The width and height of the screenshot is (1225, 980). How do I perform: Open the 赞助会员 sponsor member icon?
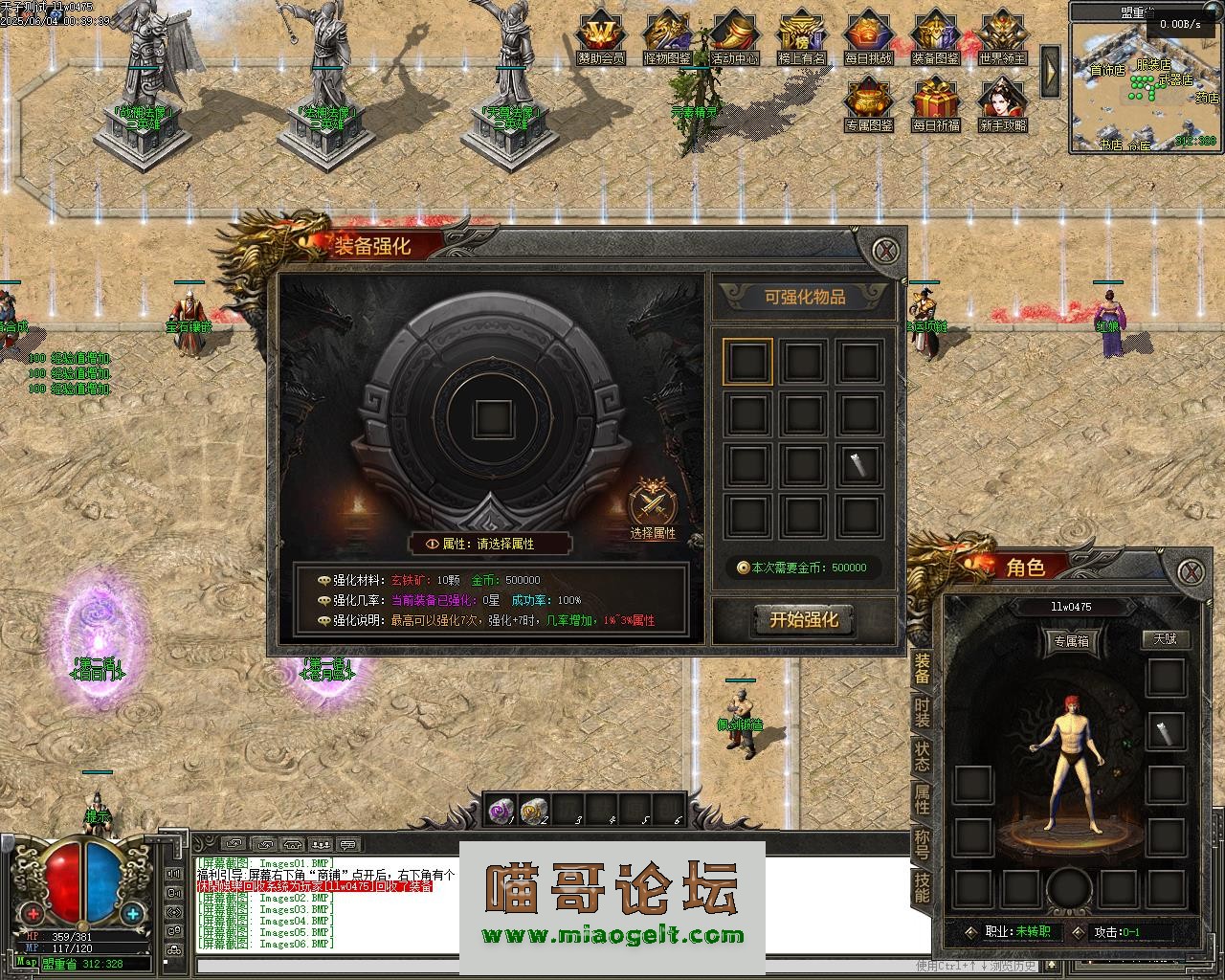[x=601, y=36]
